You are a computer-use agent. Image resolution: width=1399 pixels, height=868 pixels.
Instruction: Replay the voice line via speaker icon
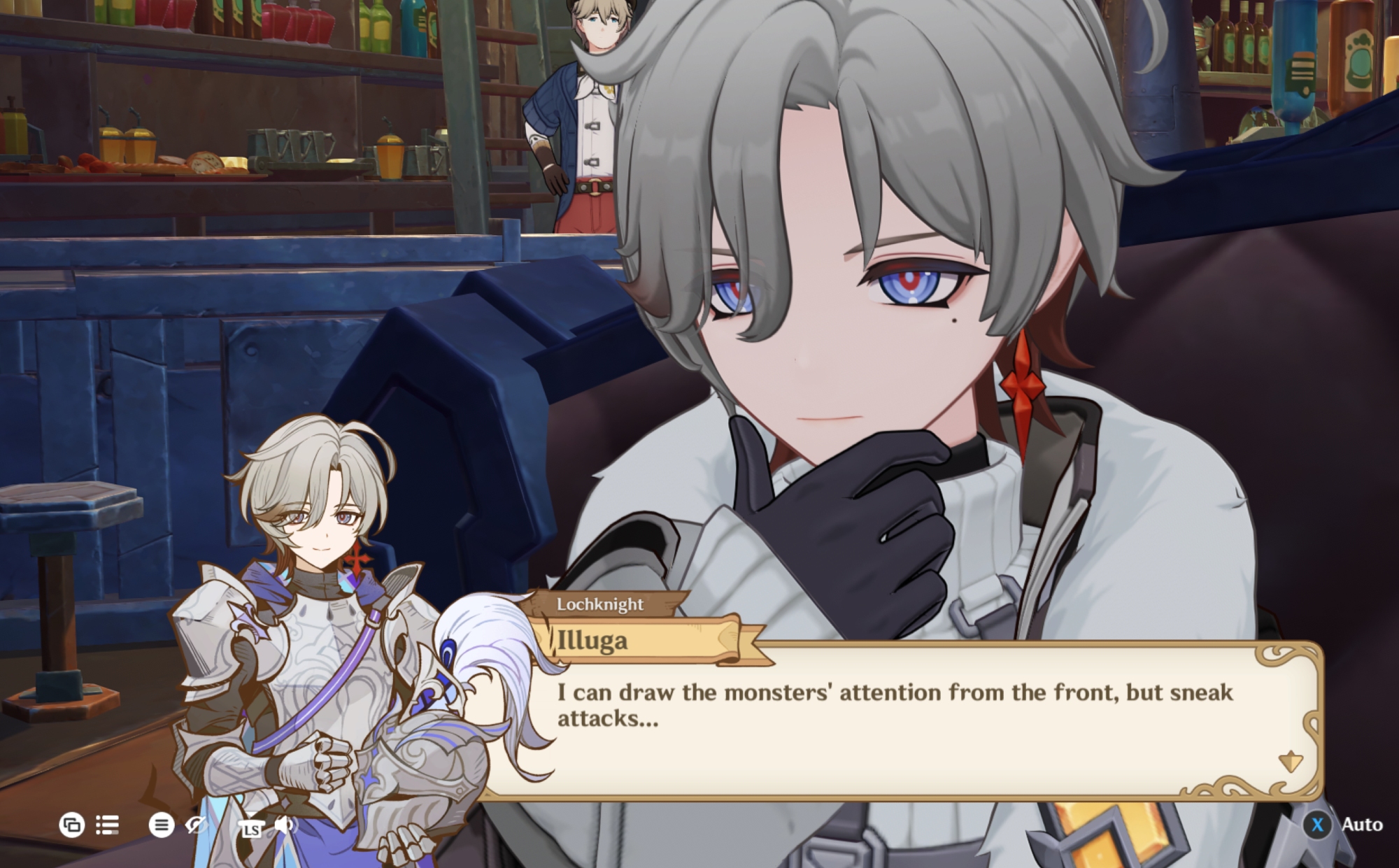tap(285, 825)
